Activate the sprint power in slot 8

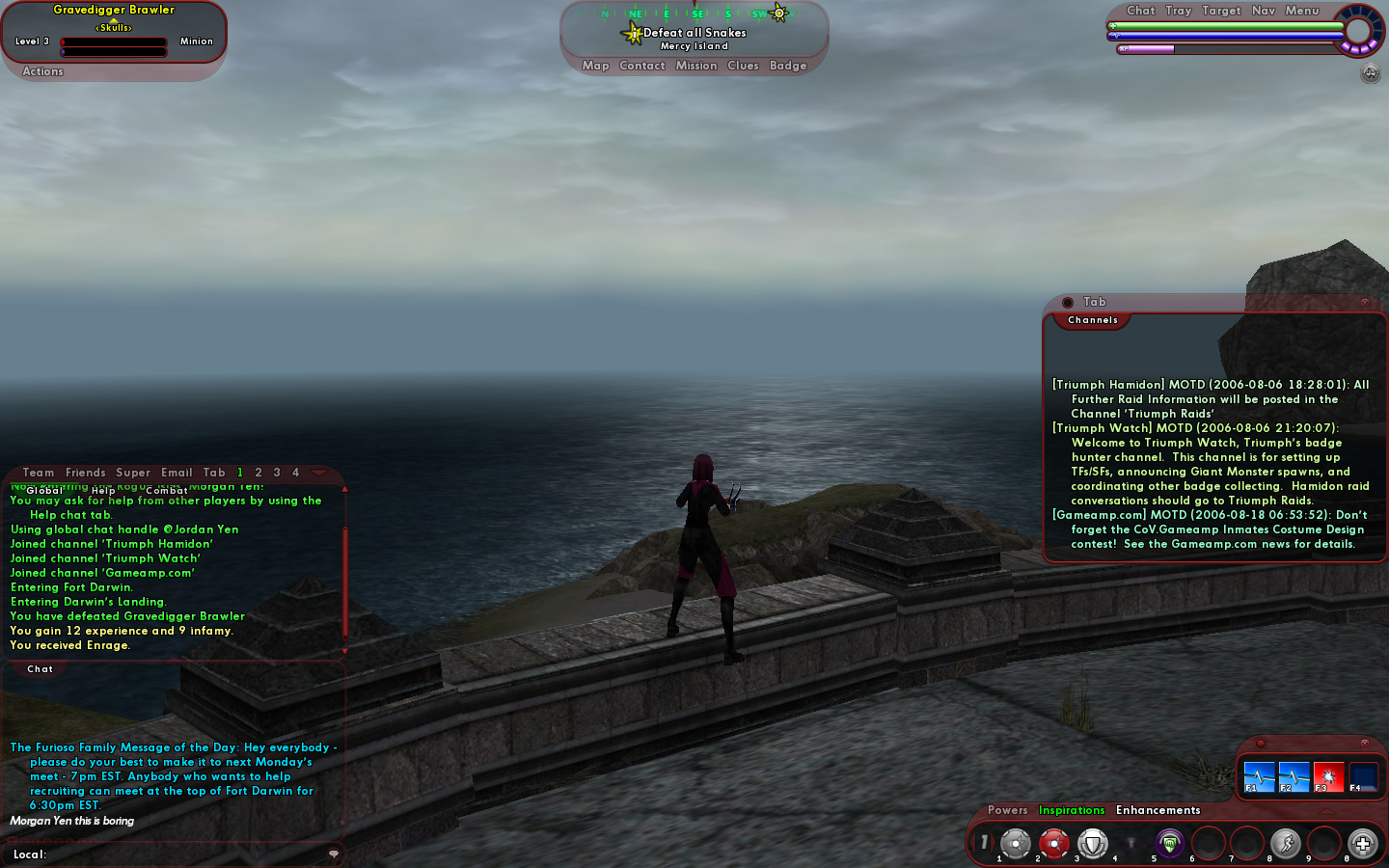(x=1285, y=844)
